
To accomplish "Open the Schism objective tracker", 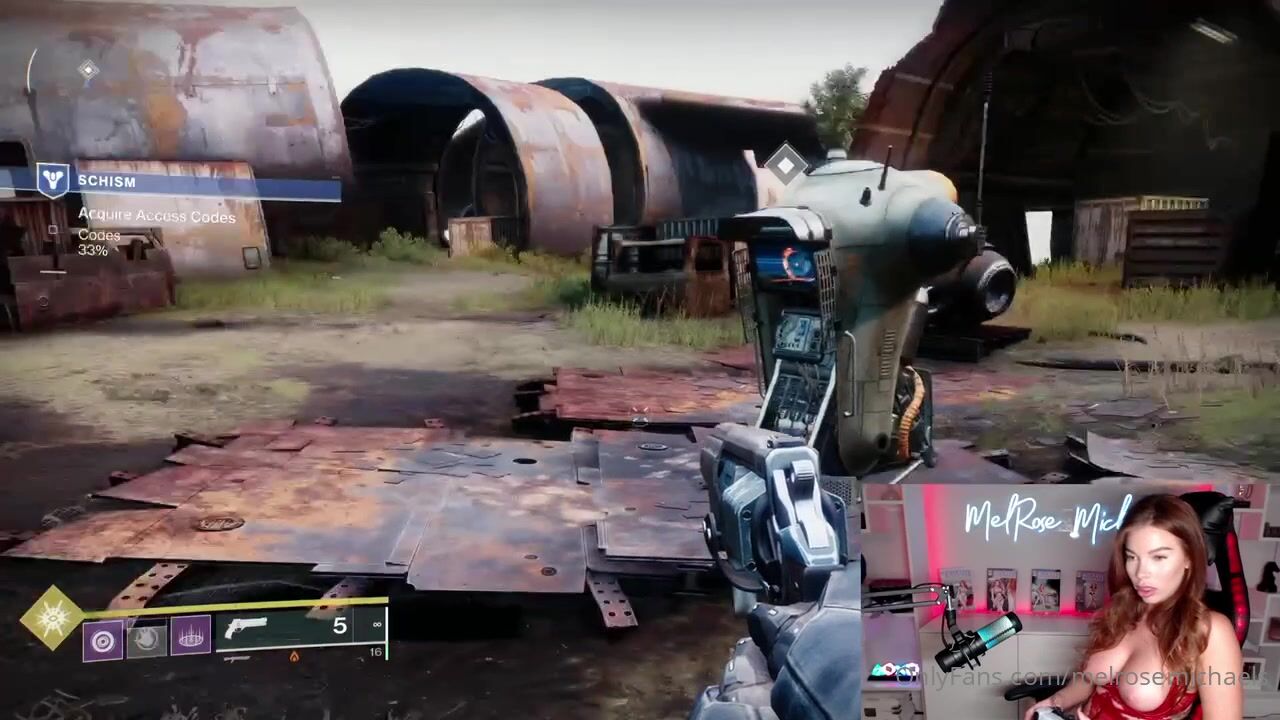I will click(105, 182).
